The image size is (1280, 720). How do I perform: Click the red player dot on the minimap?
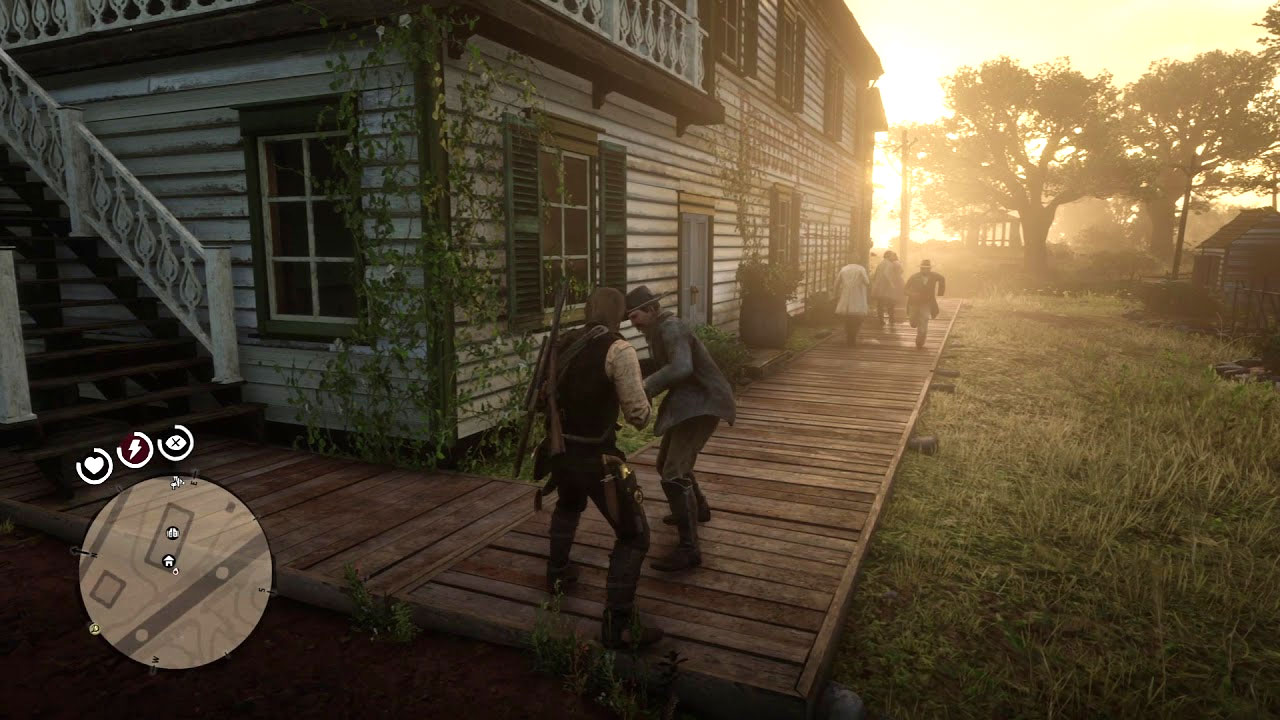[176, 572]
